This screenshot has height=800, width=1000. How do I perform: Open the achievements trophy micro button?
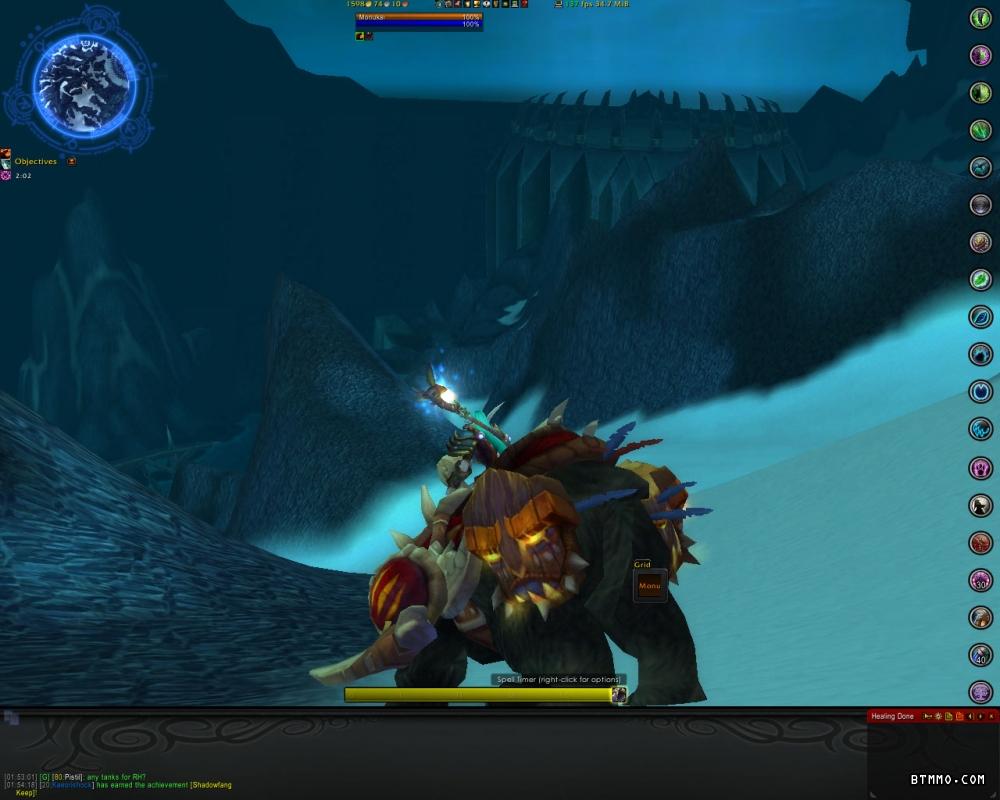click(x=477, y=5)
